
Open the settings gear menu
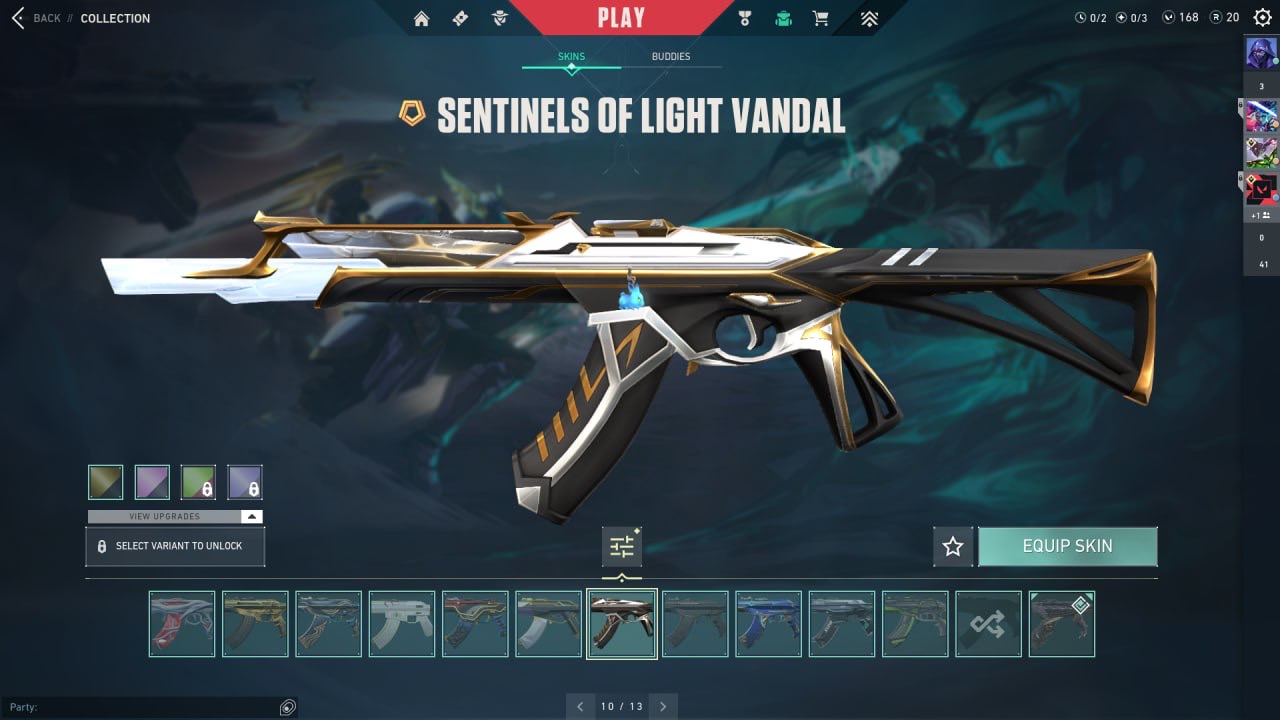click(1262, 18)
